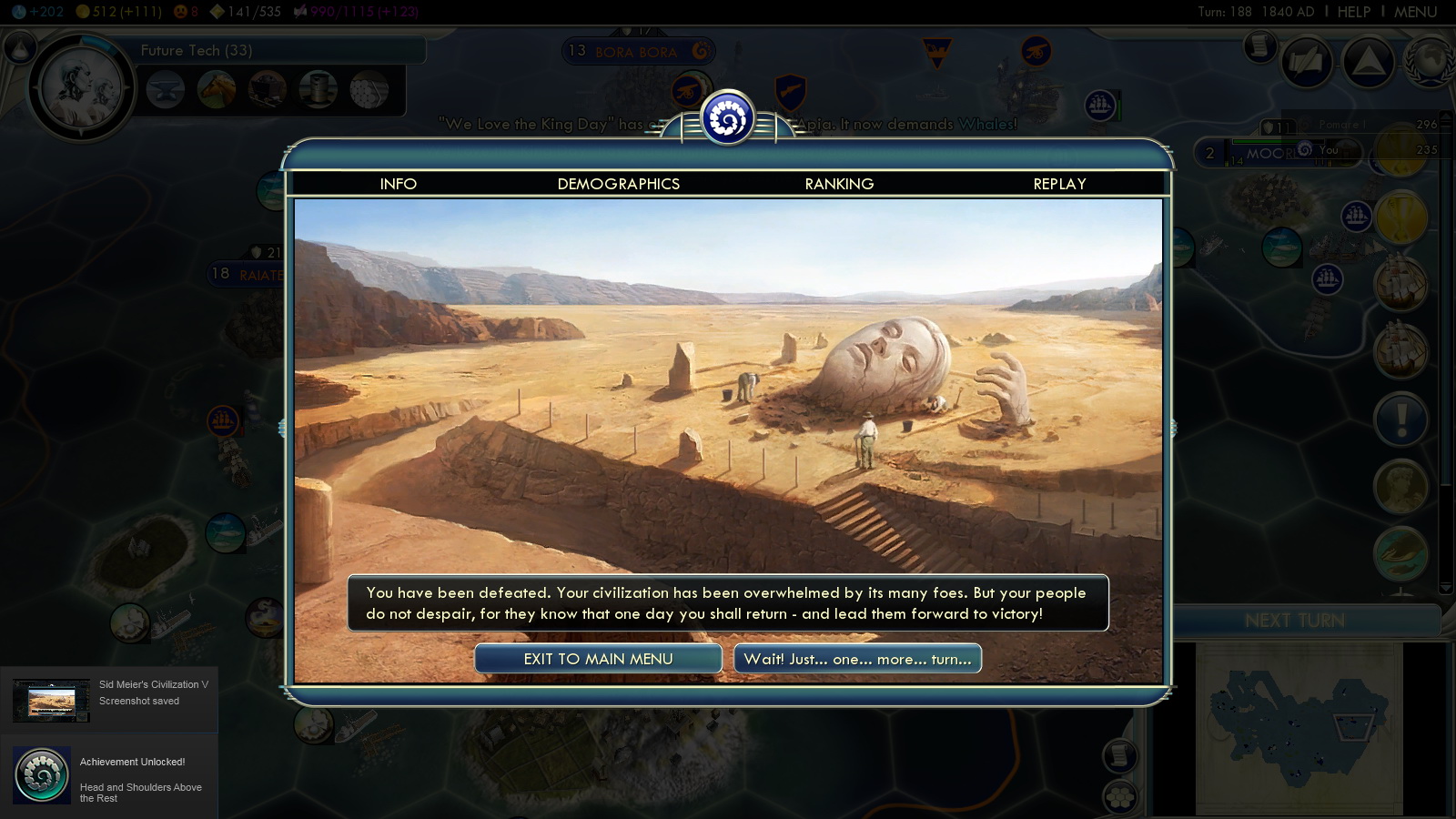Click the Future Tech research portrait

point(81,88)
